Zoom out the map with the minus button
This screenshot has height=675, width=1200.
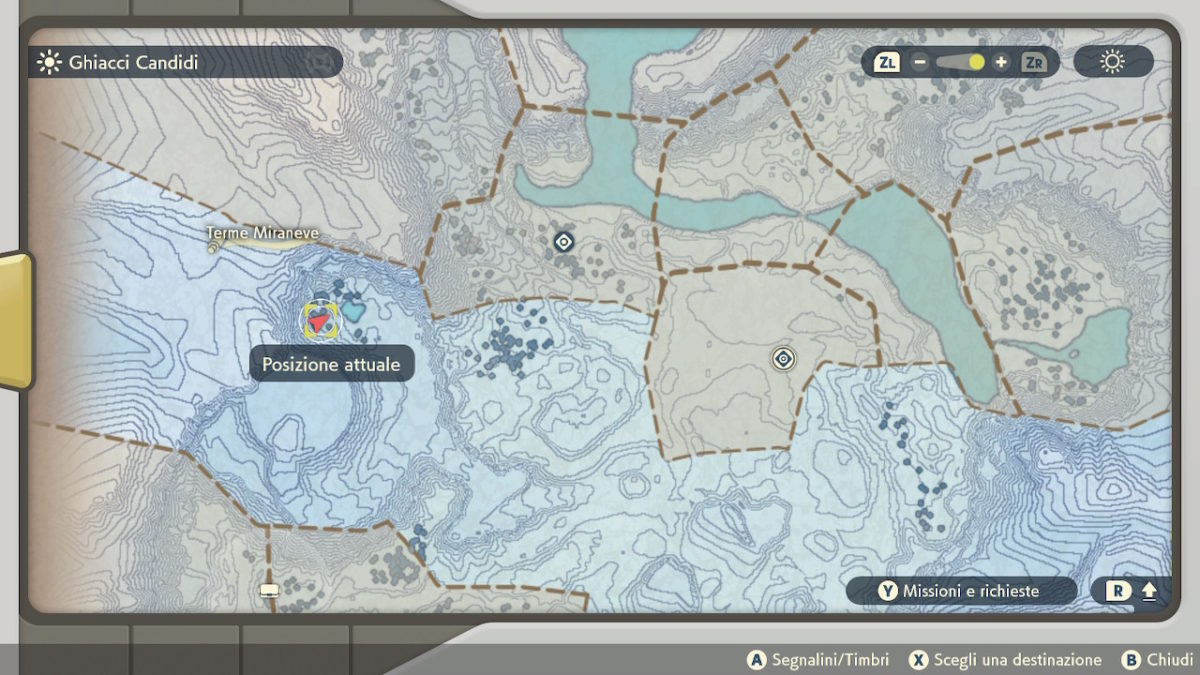click(920, 62)
